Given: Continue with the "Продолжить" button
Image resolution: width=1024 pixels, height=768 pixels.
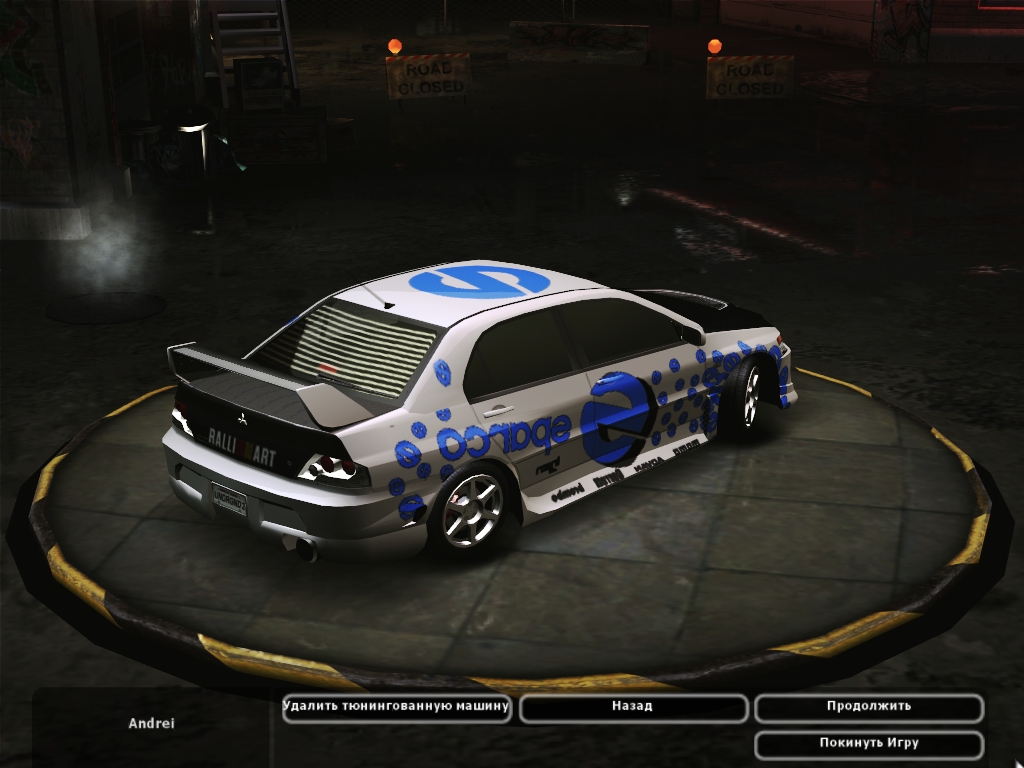Looking at the screenshot, I should [868, 707].
